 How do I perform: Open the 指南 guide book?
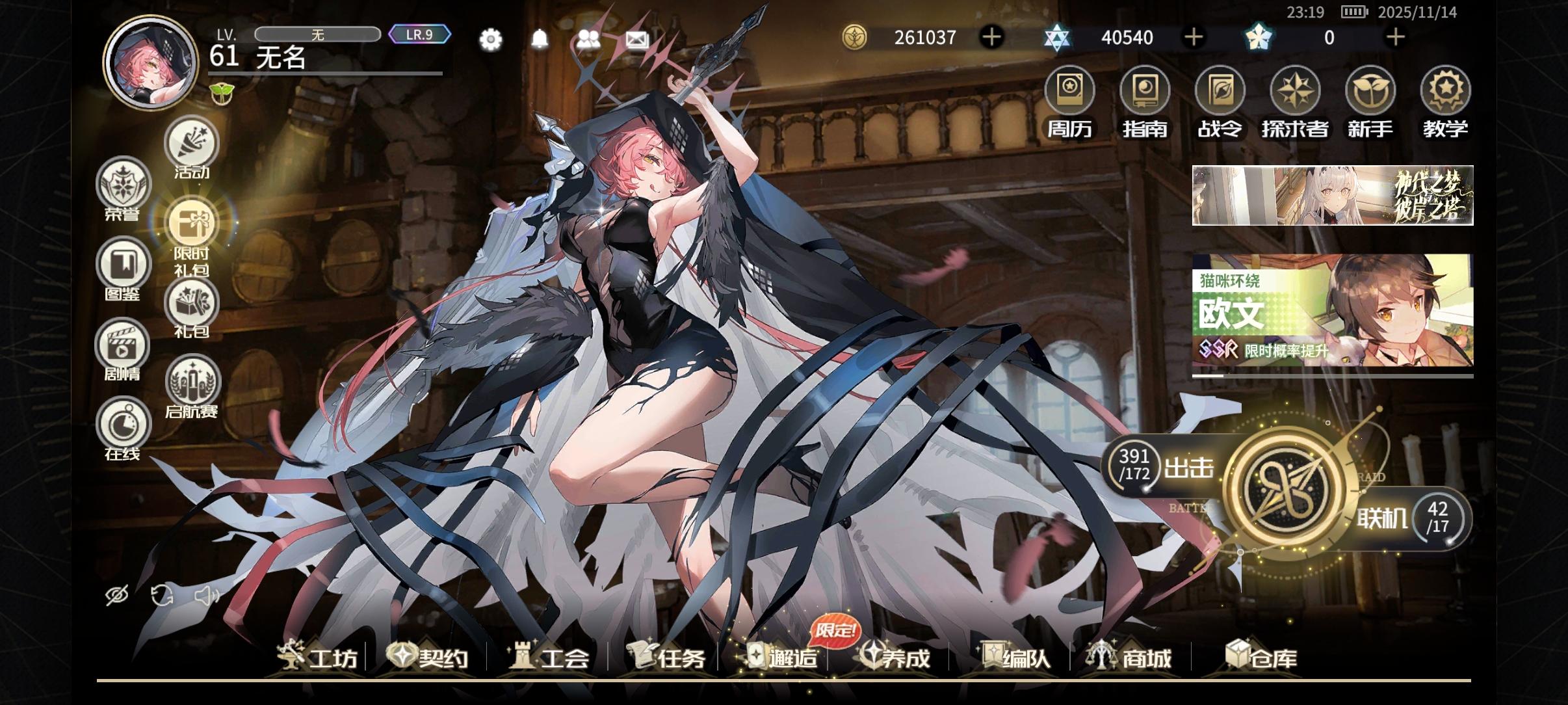pos(1145,91)
